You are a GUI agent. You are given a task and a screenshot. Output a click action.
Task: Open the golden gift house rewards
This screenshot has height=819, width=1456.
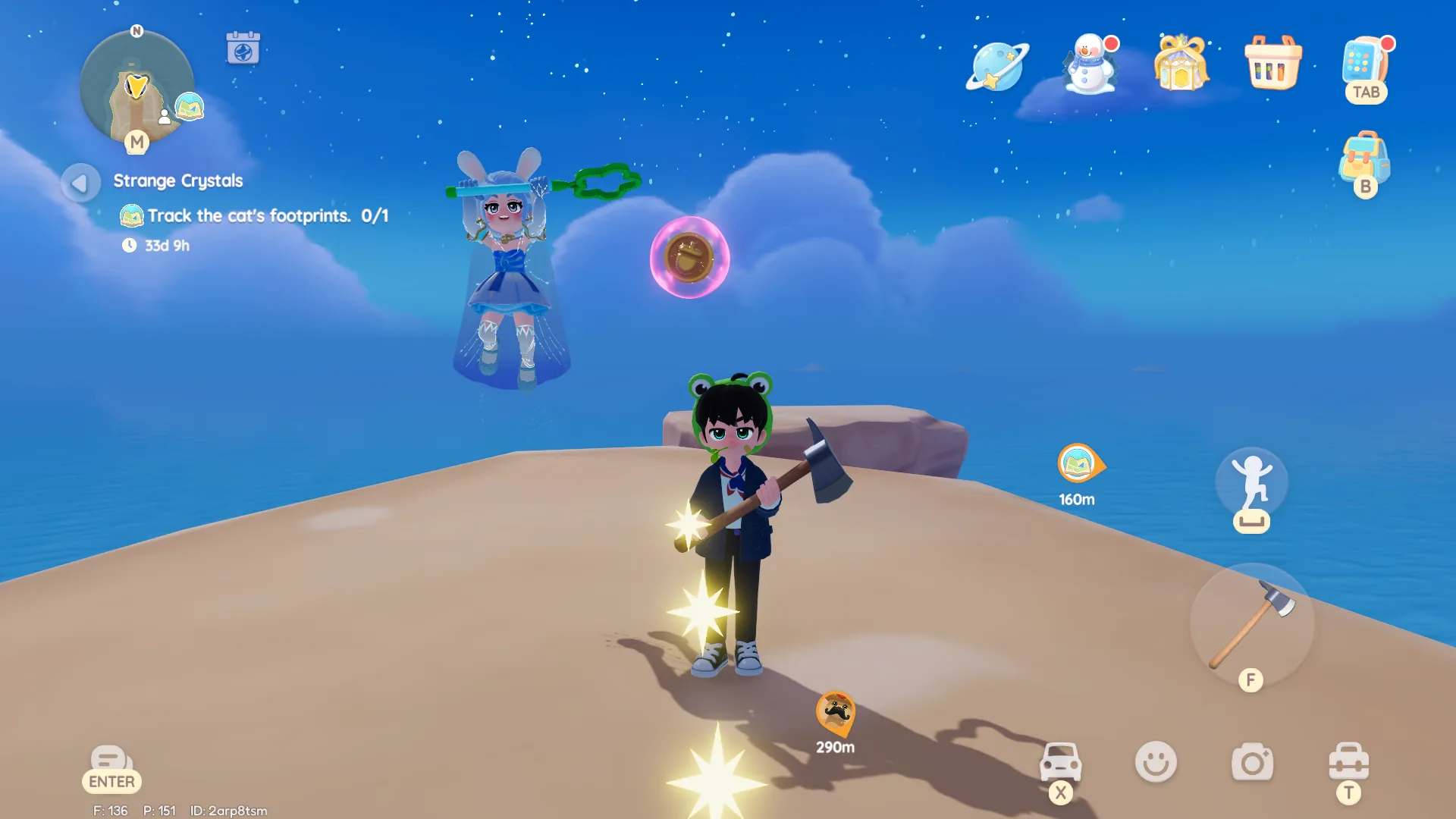(x=1181, y=64)
